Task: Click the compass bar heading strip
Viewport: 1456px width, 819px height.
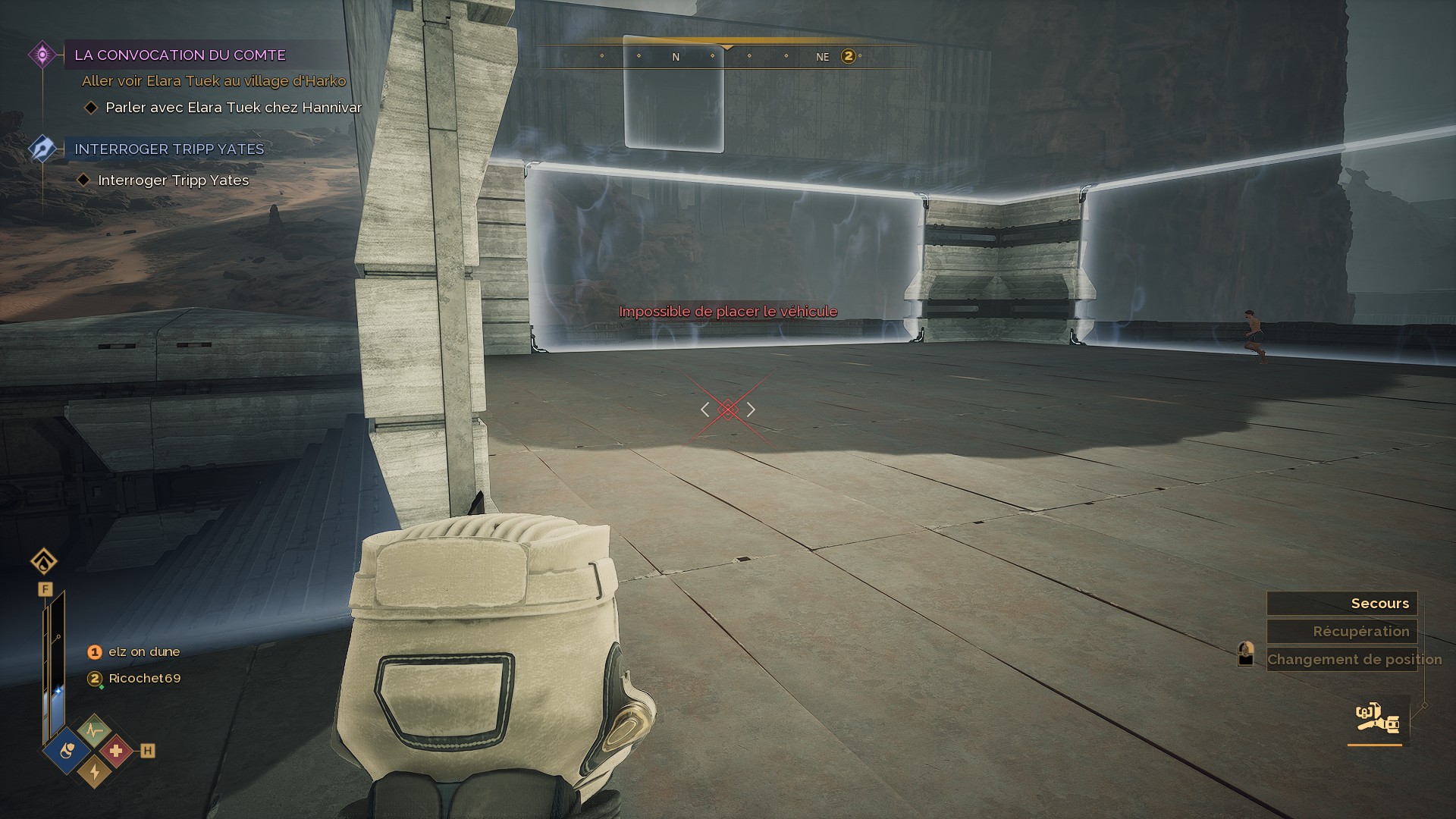Action: [728, 56]
